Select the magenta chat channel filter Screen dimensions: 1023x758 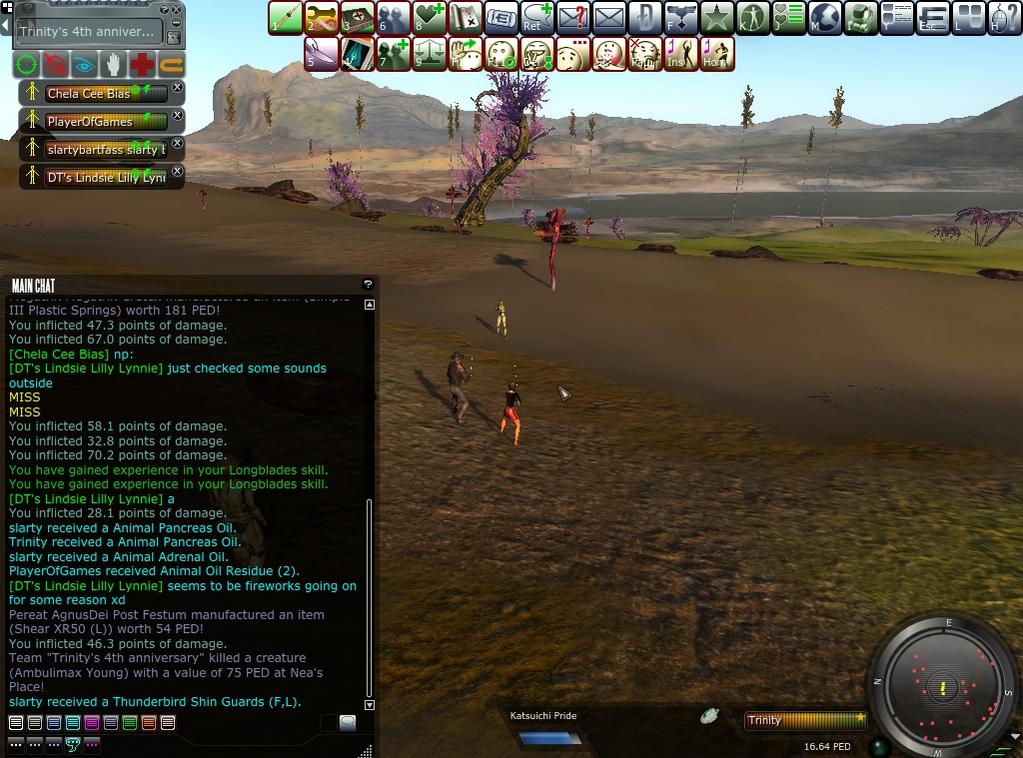coord(91,723)
